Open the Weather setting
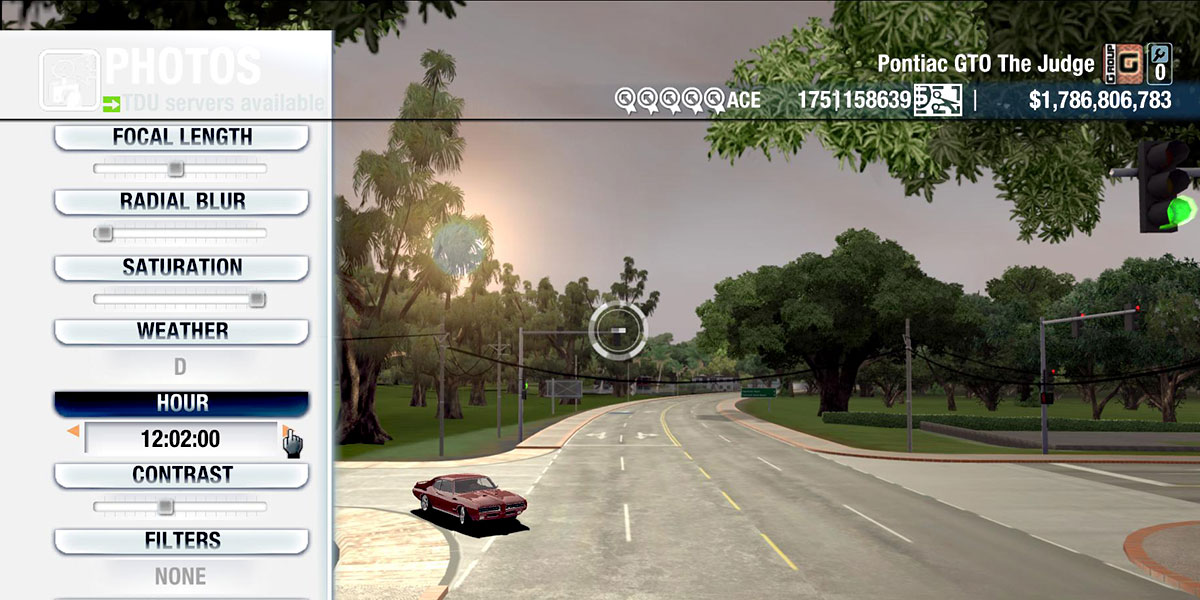The image size is (1200, 600). pyautogui.click(x=181, y=331)
